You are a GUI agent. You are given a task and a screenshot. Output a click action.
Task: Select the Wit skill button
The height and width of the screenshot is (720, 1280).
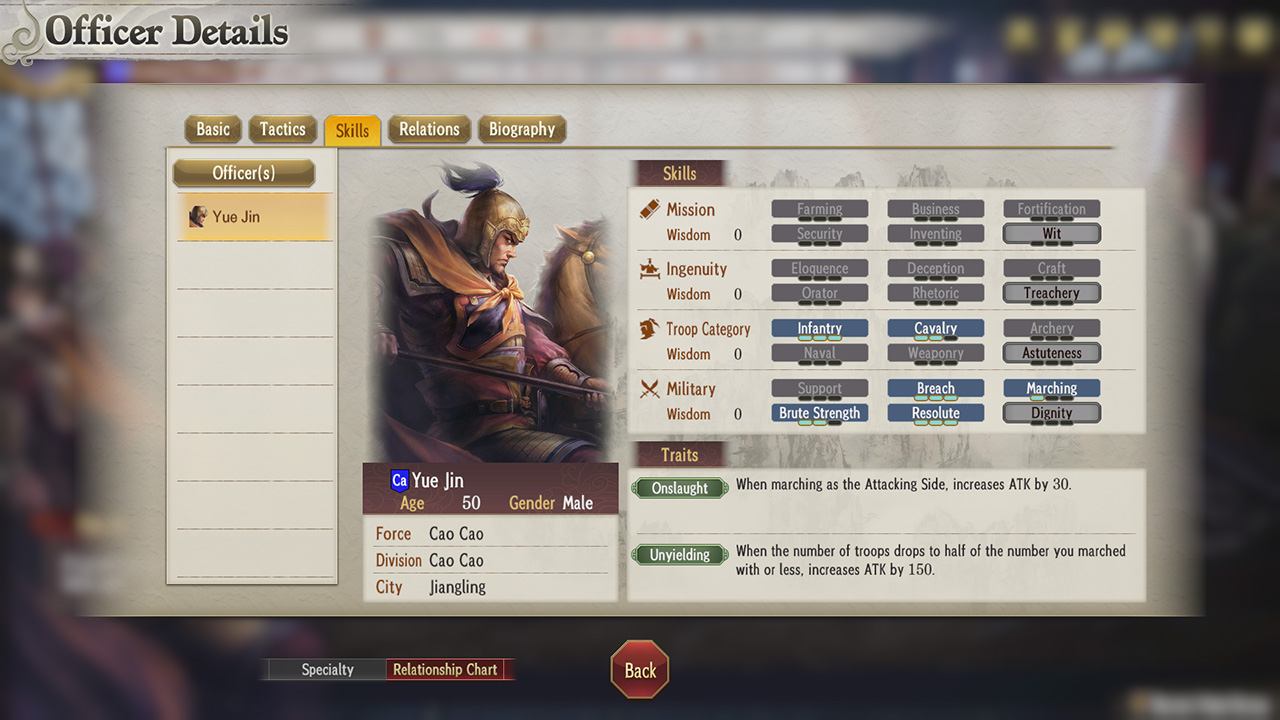(1051, 233)
